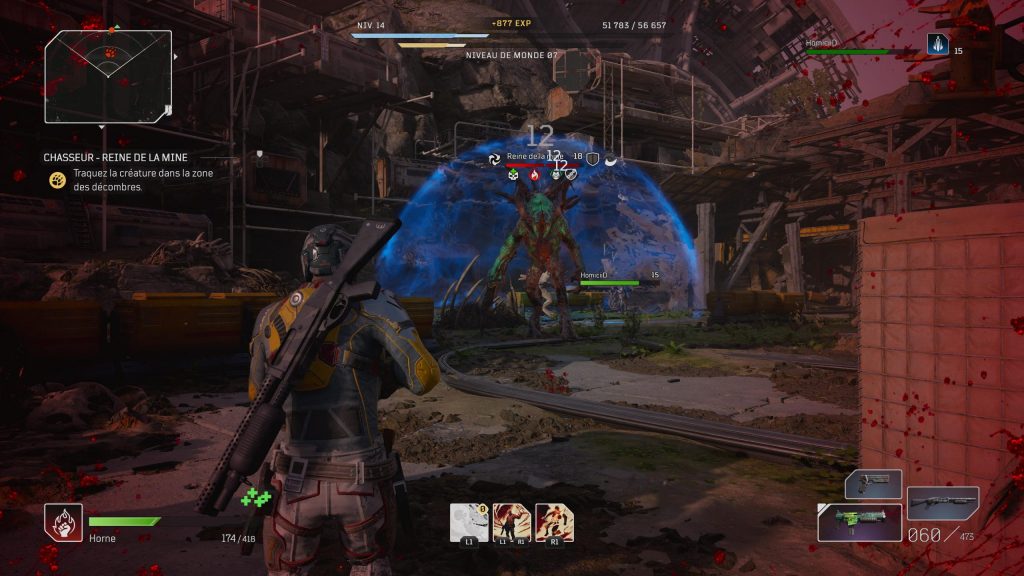Activate the middle skill with the standing figure
This screenshot has height=576, width=1024.
(x=512, y=521)
